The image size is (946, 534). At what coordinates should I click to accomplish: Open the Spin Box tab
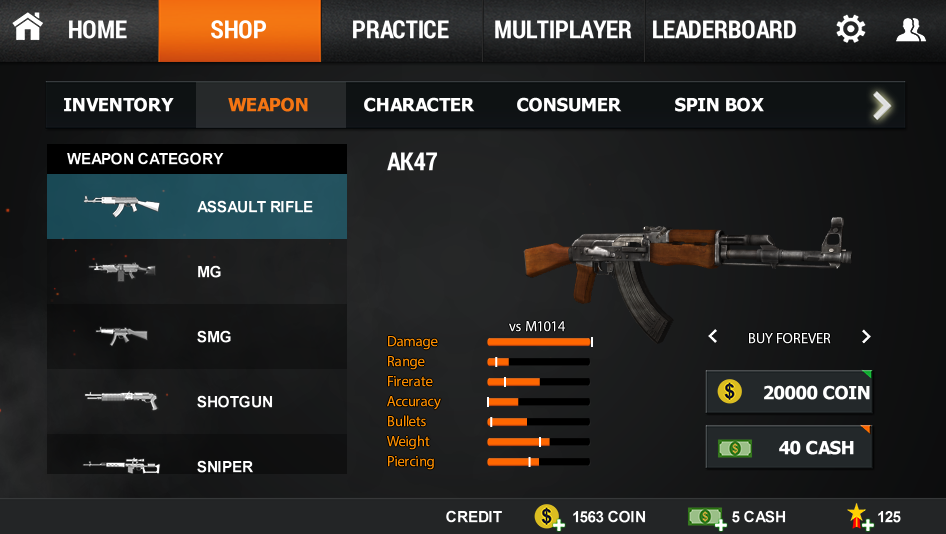tap(718, 105)
